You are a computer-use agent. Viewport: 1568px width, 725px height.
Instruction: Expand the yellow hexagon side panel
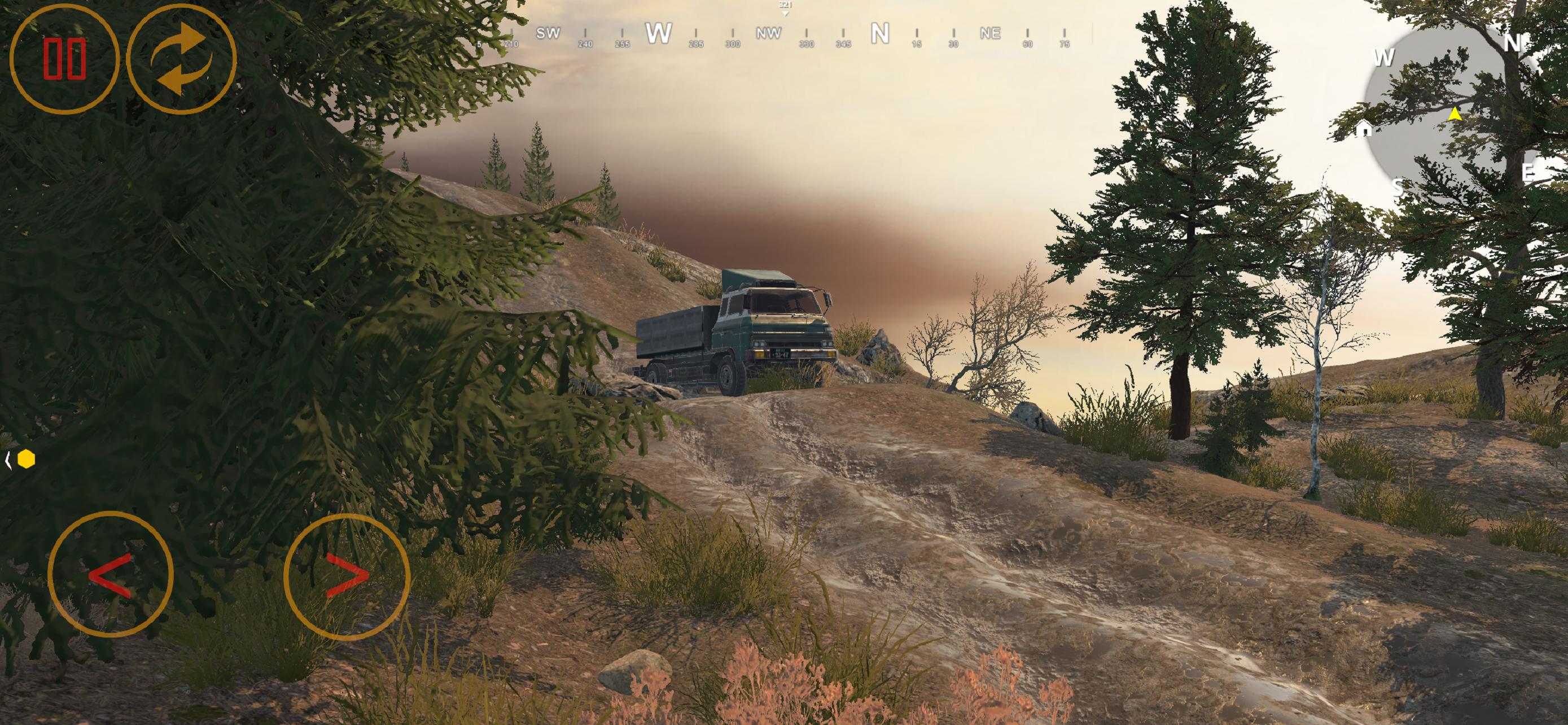click(x=21, y=460)
